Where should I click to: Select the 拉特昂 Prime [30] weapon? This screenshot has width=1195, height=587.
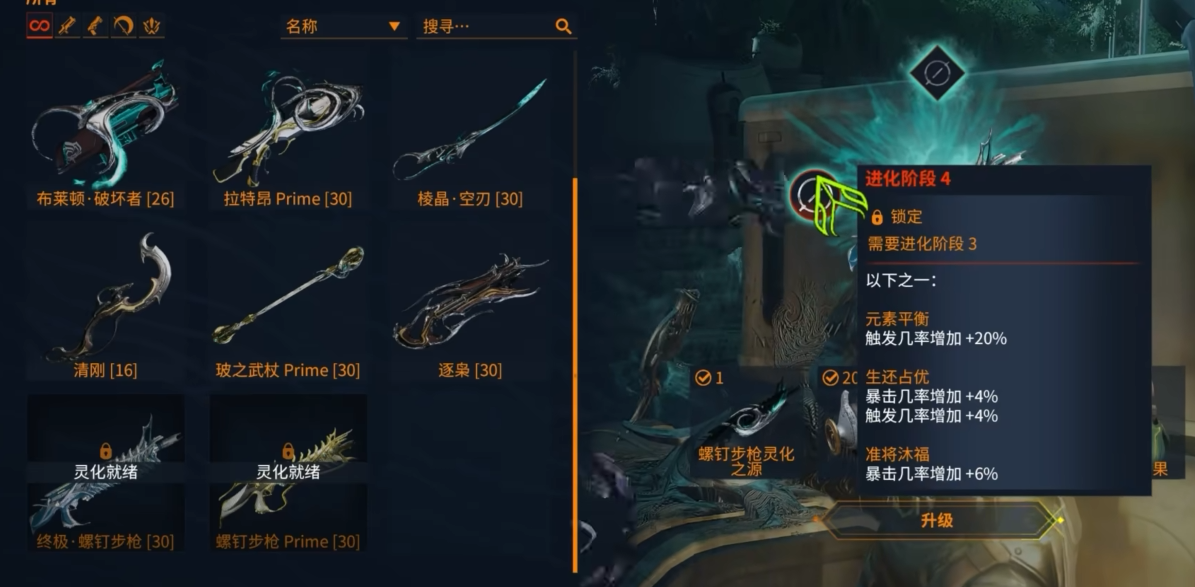288,134
